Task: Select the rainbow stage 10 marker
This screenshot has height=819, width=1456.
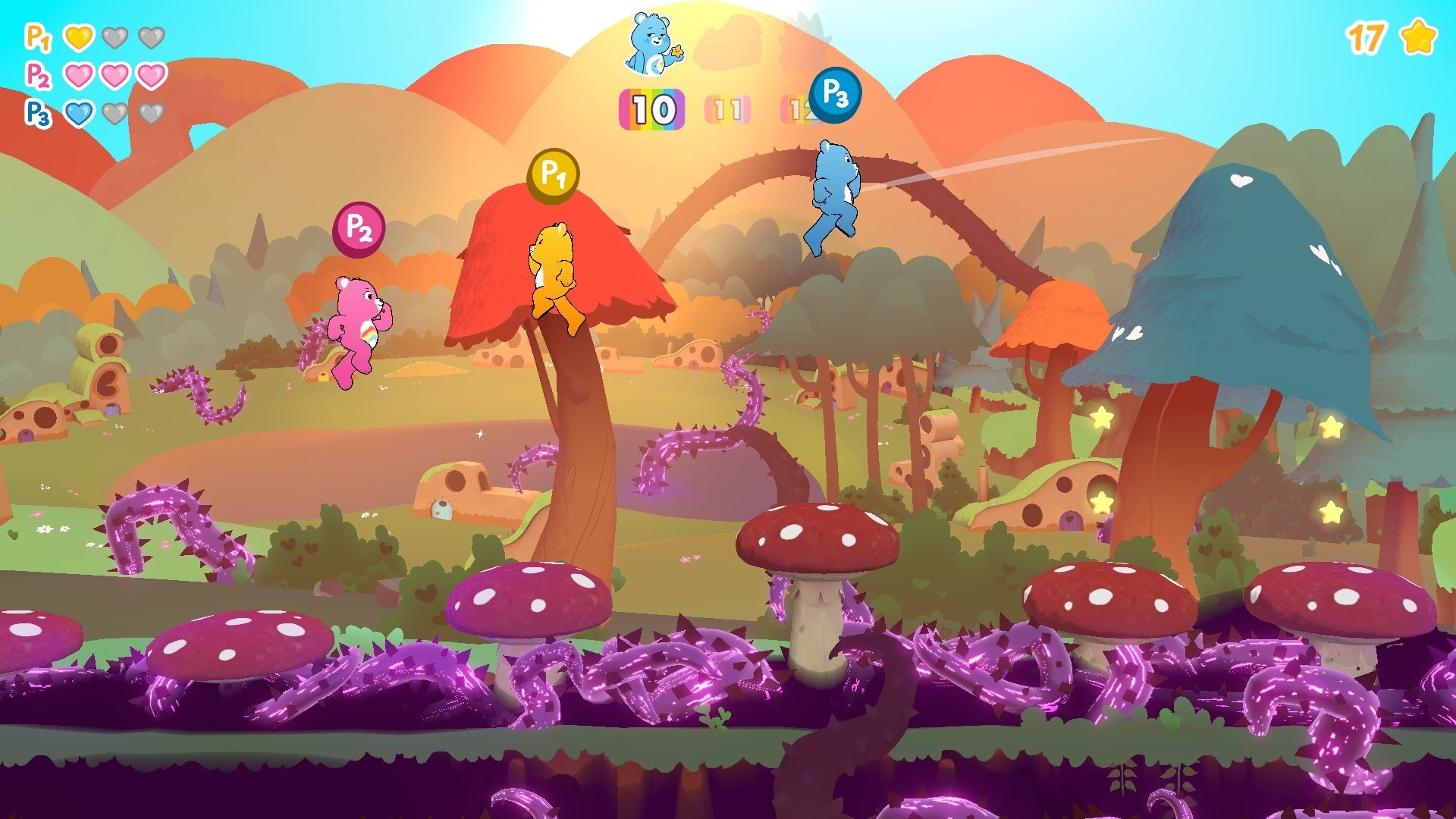Action: 652,110
